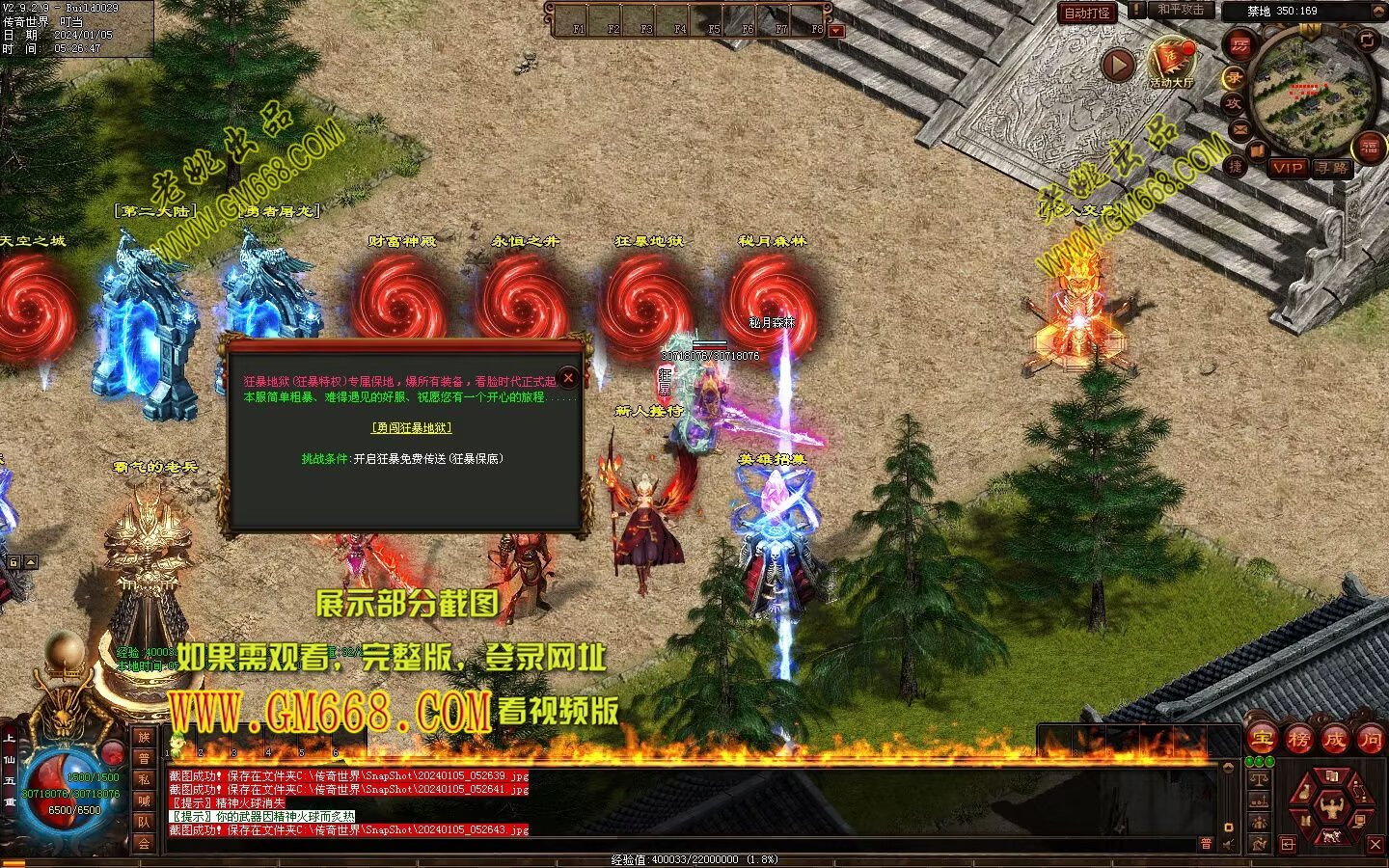Open the 活动大厅 activity hall icon
Image resolution: width=1389 pixels, height=868 pixels.
tap(1171, 61)
